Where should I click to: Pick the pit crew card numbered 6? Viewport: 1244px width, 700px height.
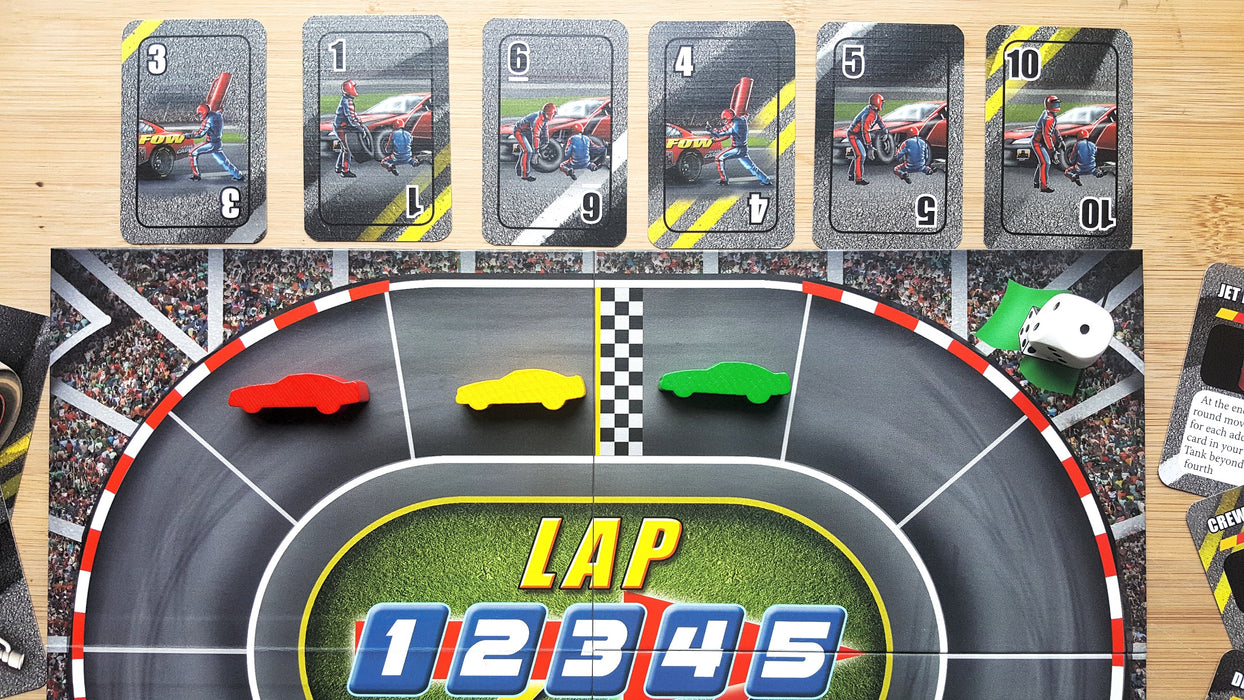click(x=555, y=132)
